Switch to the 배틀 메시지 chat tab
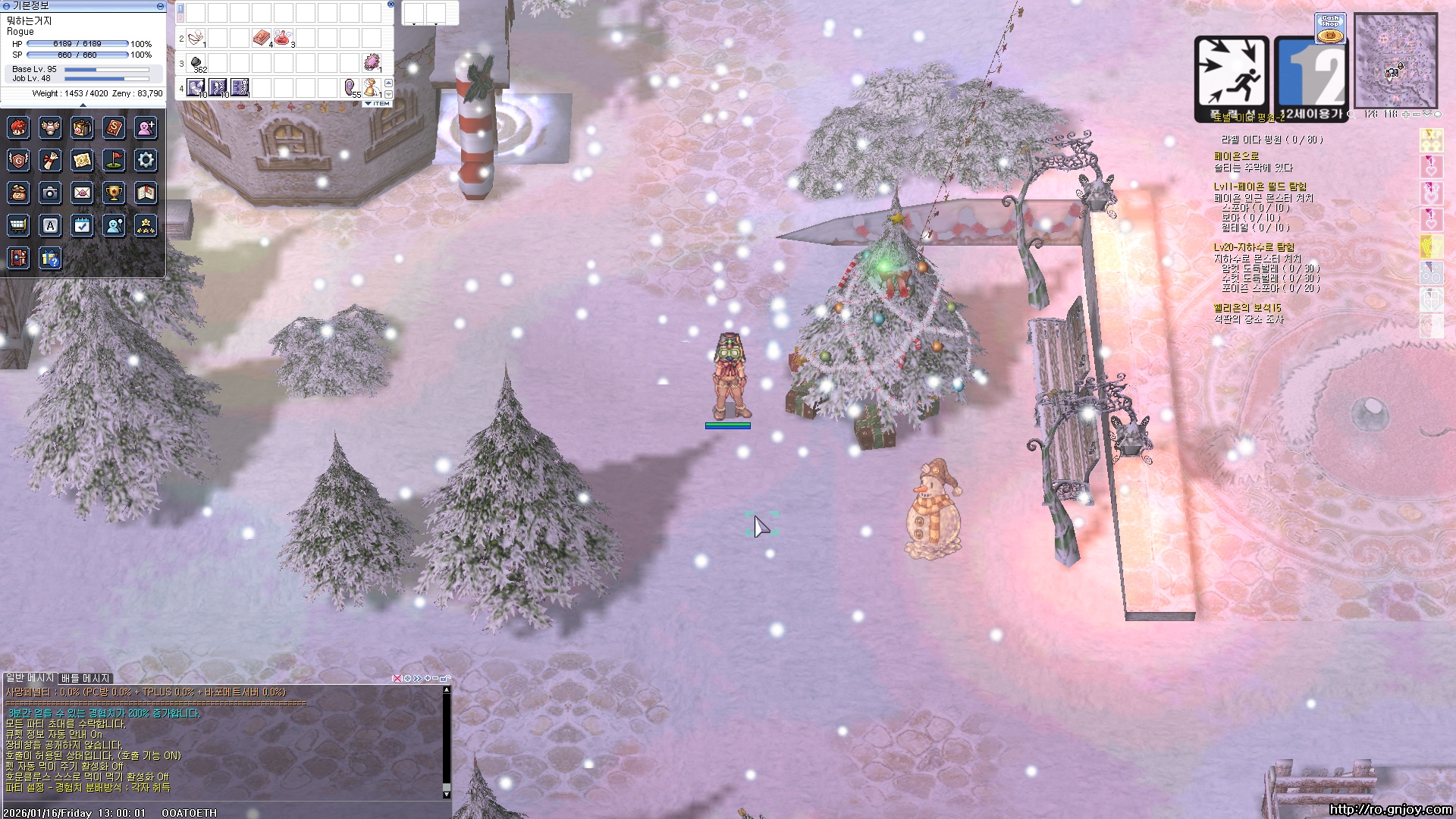The image size is (1456, 819). click(86, 678)
